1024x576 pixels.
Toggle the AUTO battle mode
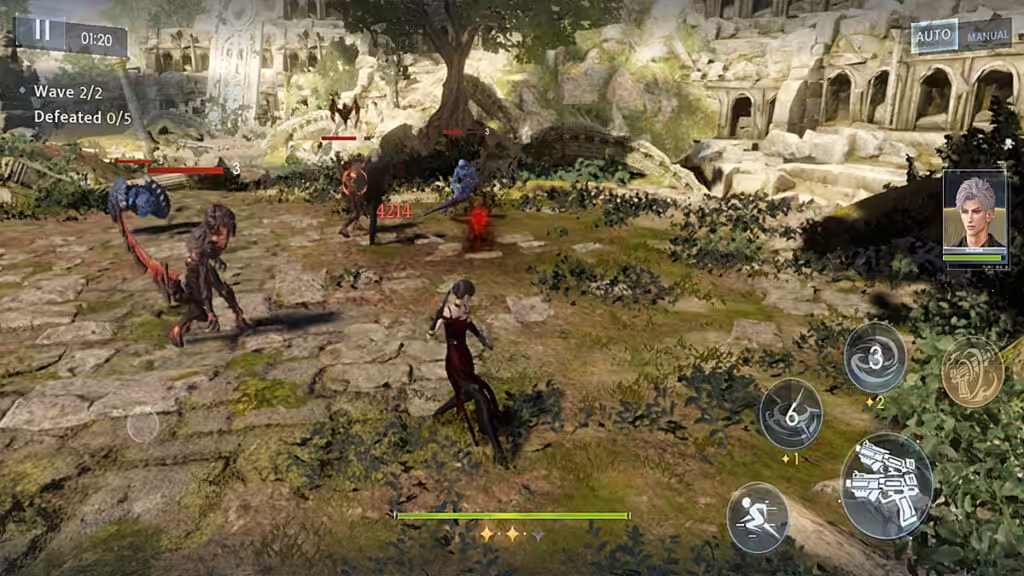(x=934, y=38)
